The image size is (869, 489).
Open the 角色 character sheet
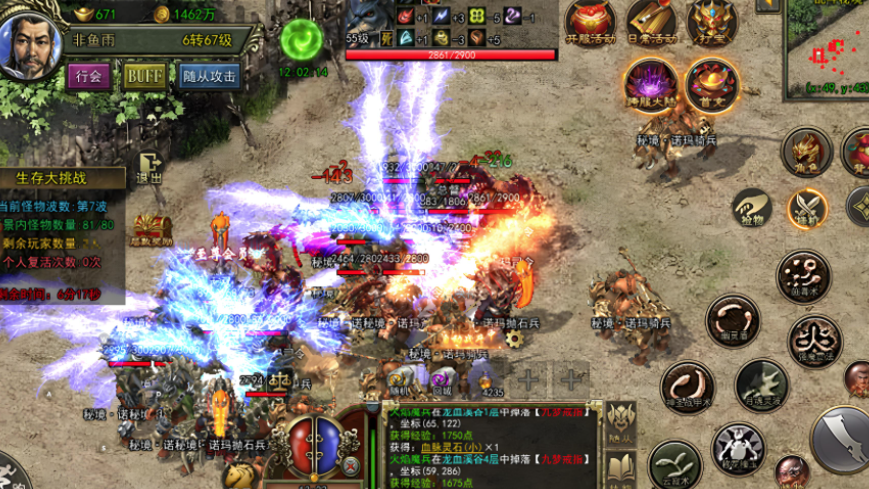806,152
